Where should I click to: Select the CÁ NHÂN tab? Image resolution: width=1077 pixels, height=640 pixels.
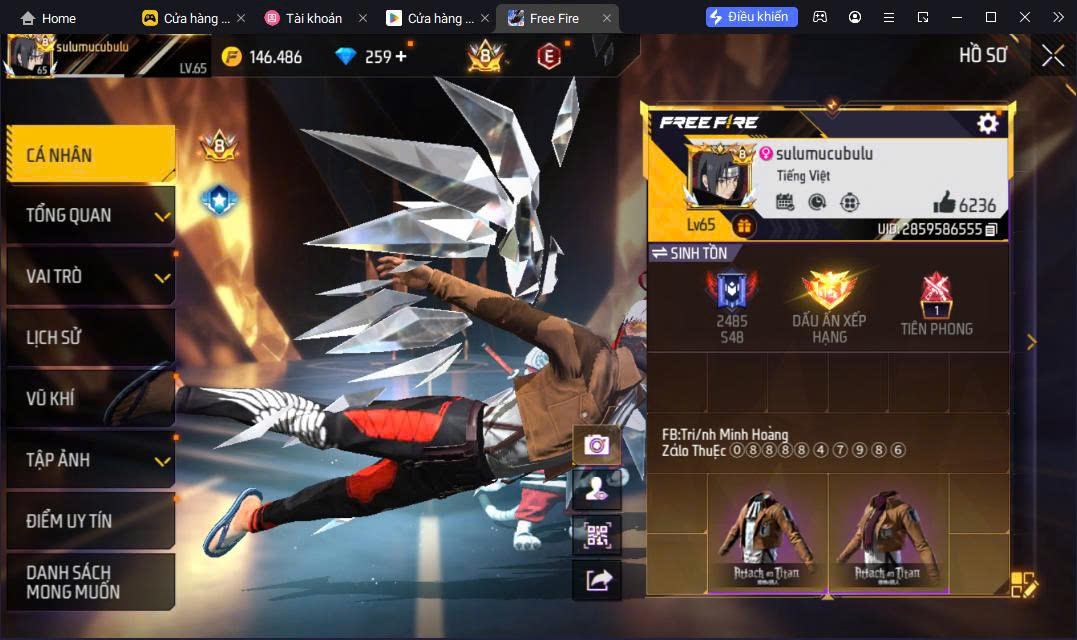point(90,155)
